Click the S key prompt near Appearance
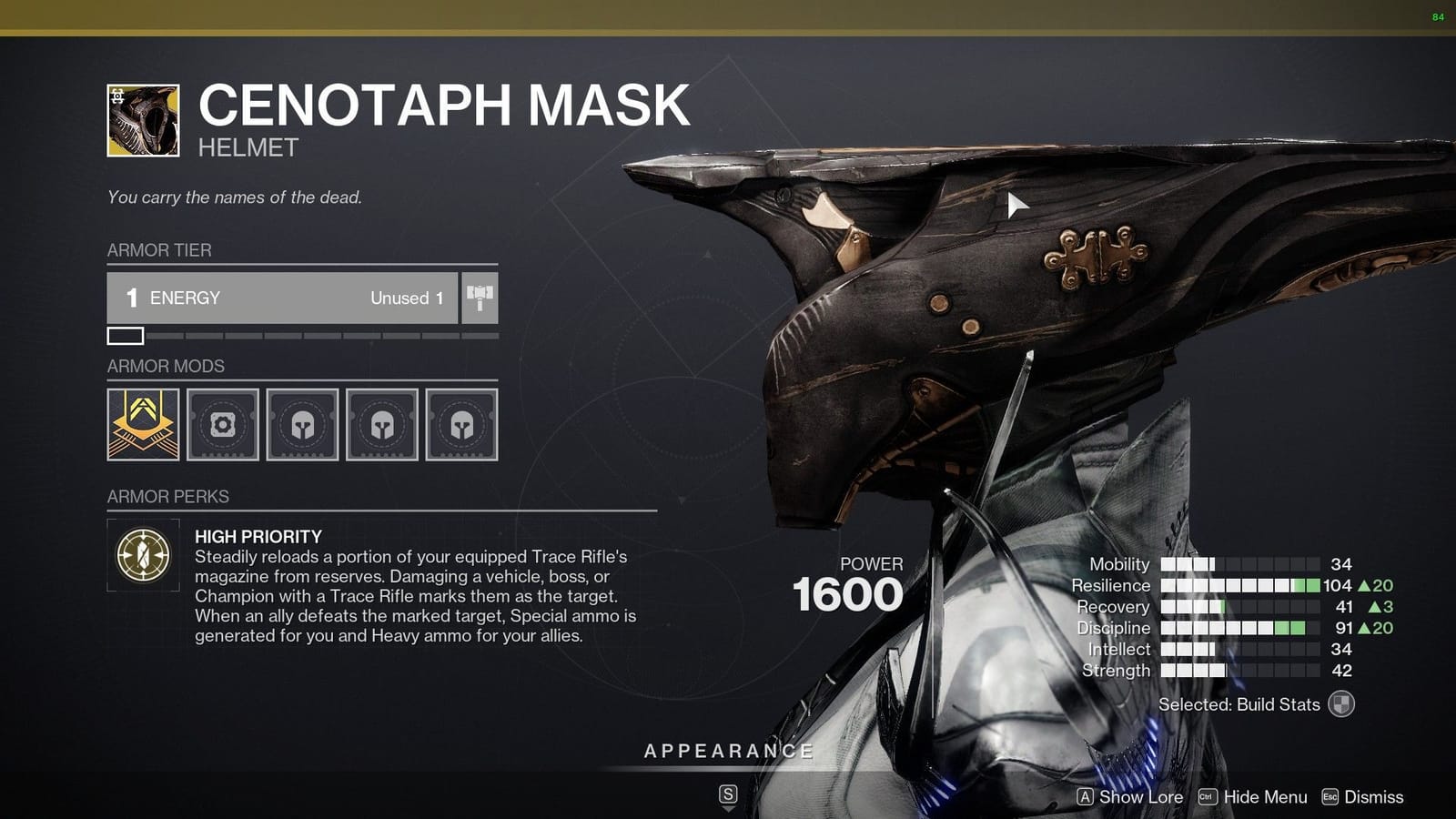Screen dimensions: 1456x819 [727, 794]
